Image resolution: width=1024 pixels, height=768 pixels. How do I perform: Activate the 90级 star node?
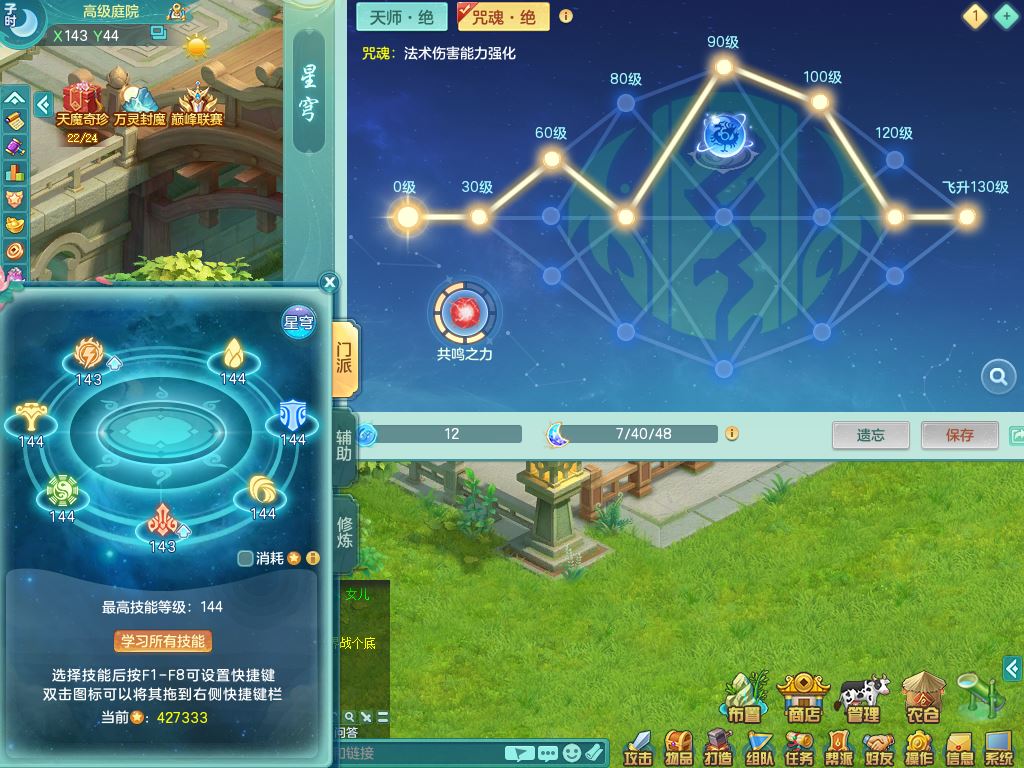723,67
